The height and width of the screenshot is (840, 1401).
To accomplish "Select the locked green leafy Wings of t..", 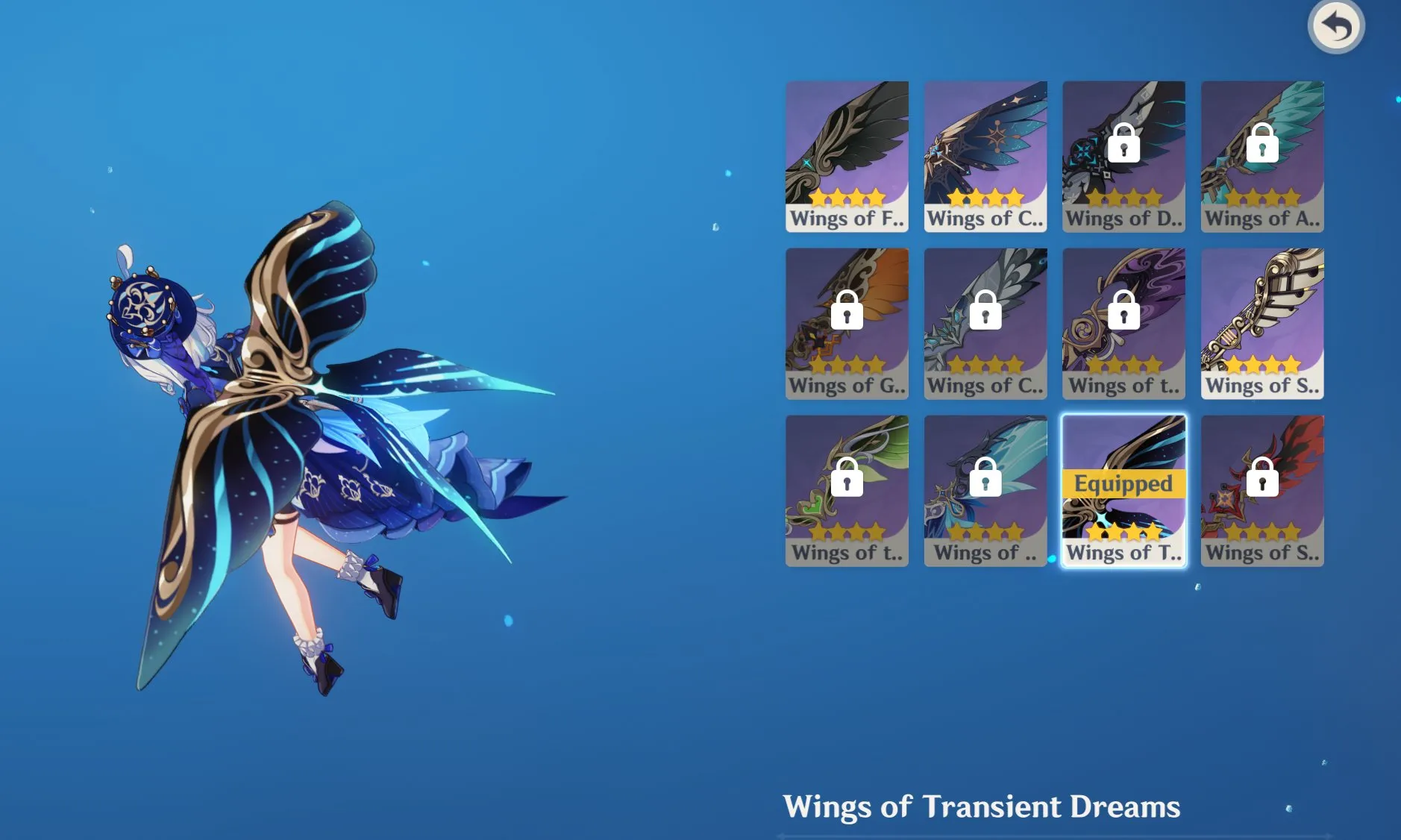I will point(847,491).
